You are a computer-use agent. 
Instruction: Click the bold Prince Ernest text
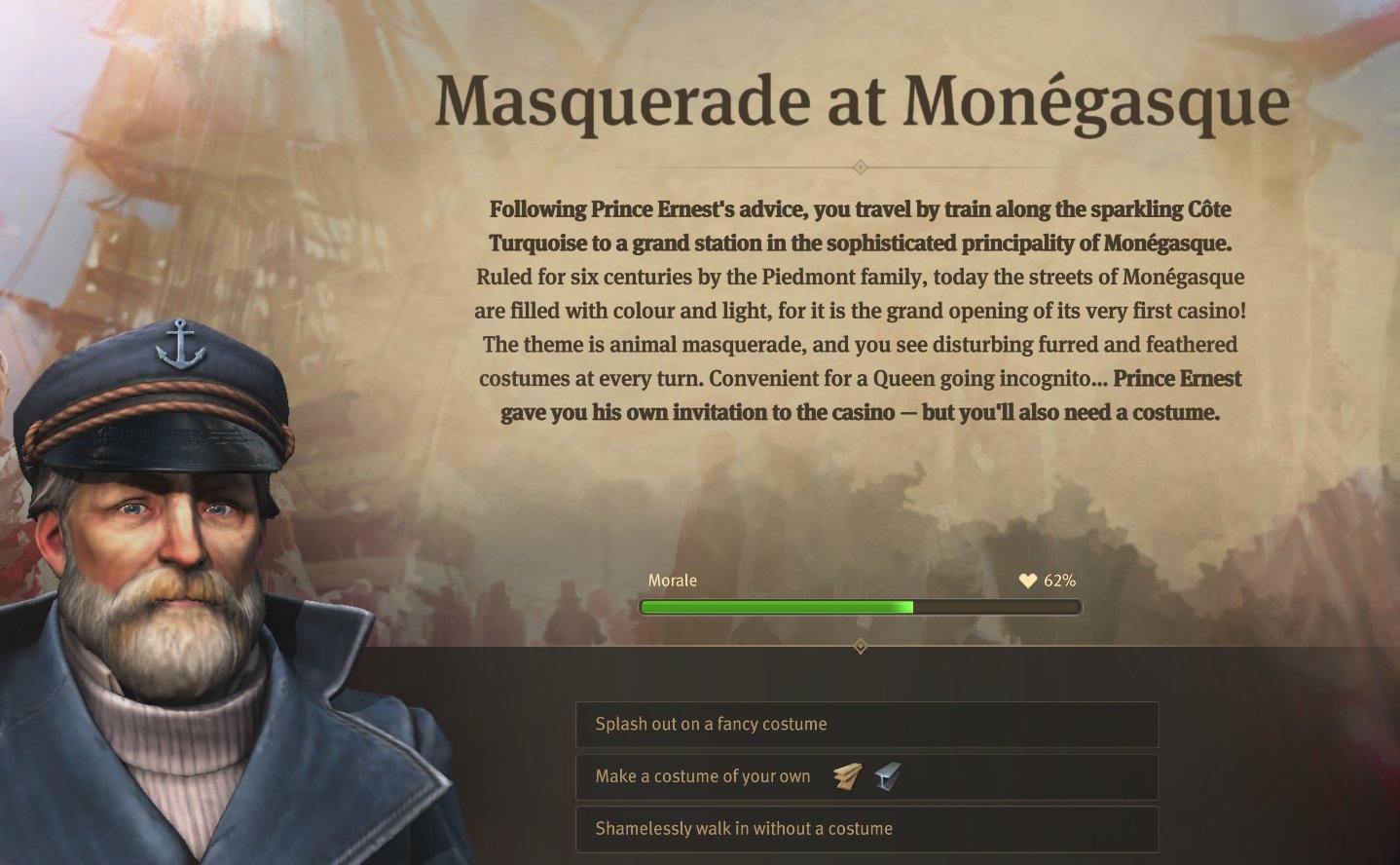pyautogui.click(x=1179, y=378)
